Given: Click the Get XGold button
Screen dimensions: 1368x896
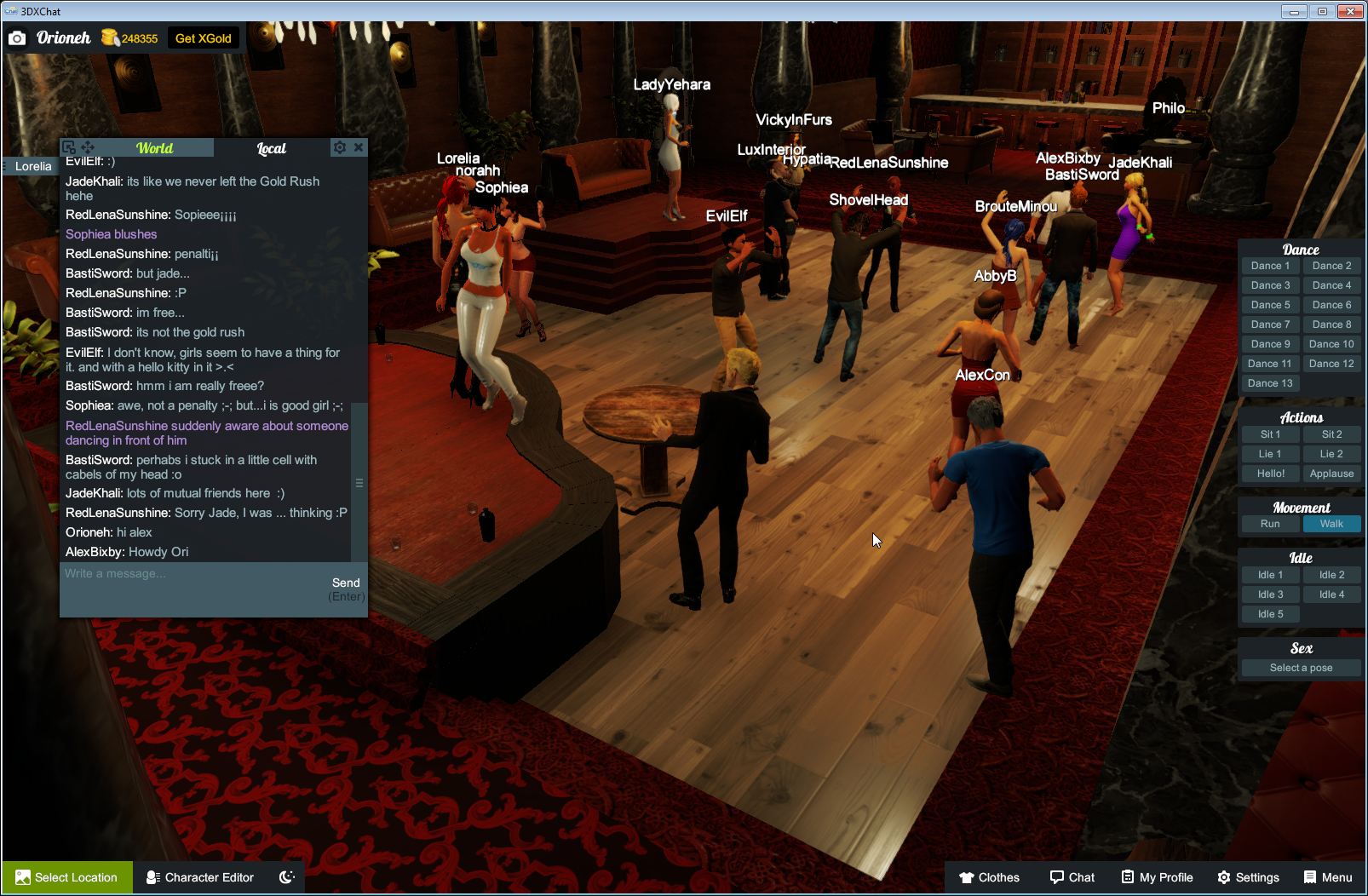Looking at the screenshot, I should (204, 37).
